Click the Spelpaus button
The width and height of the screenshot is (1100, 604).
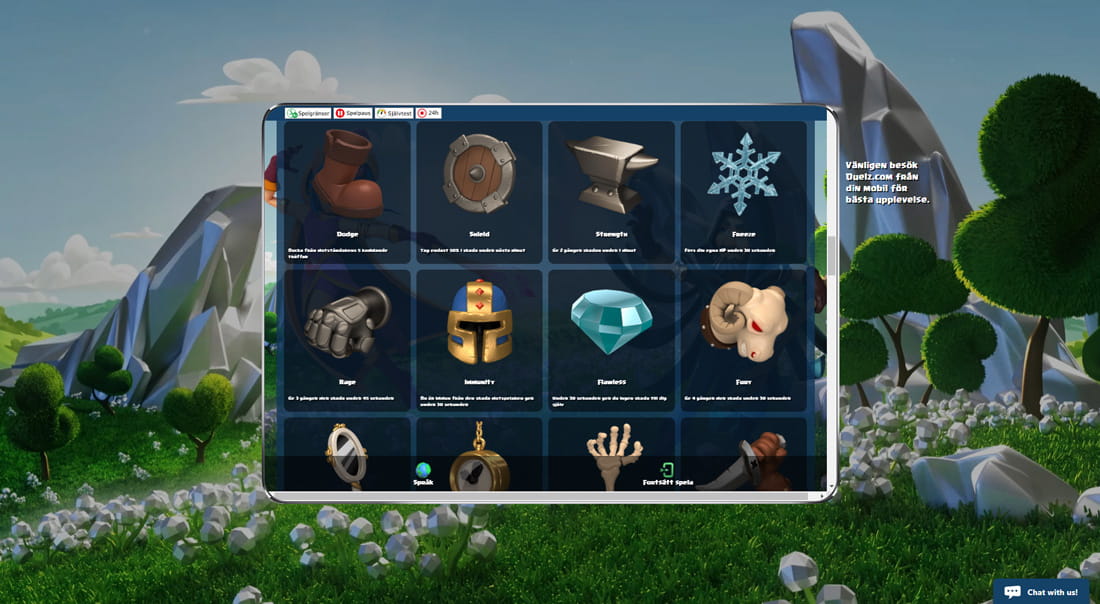353,113
